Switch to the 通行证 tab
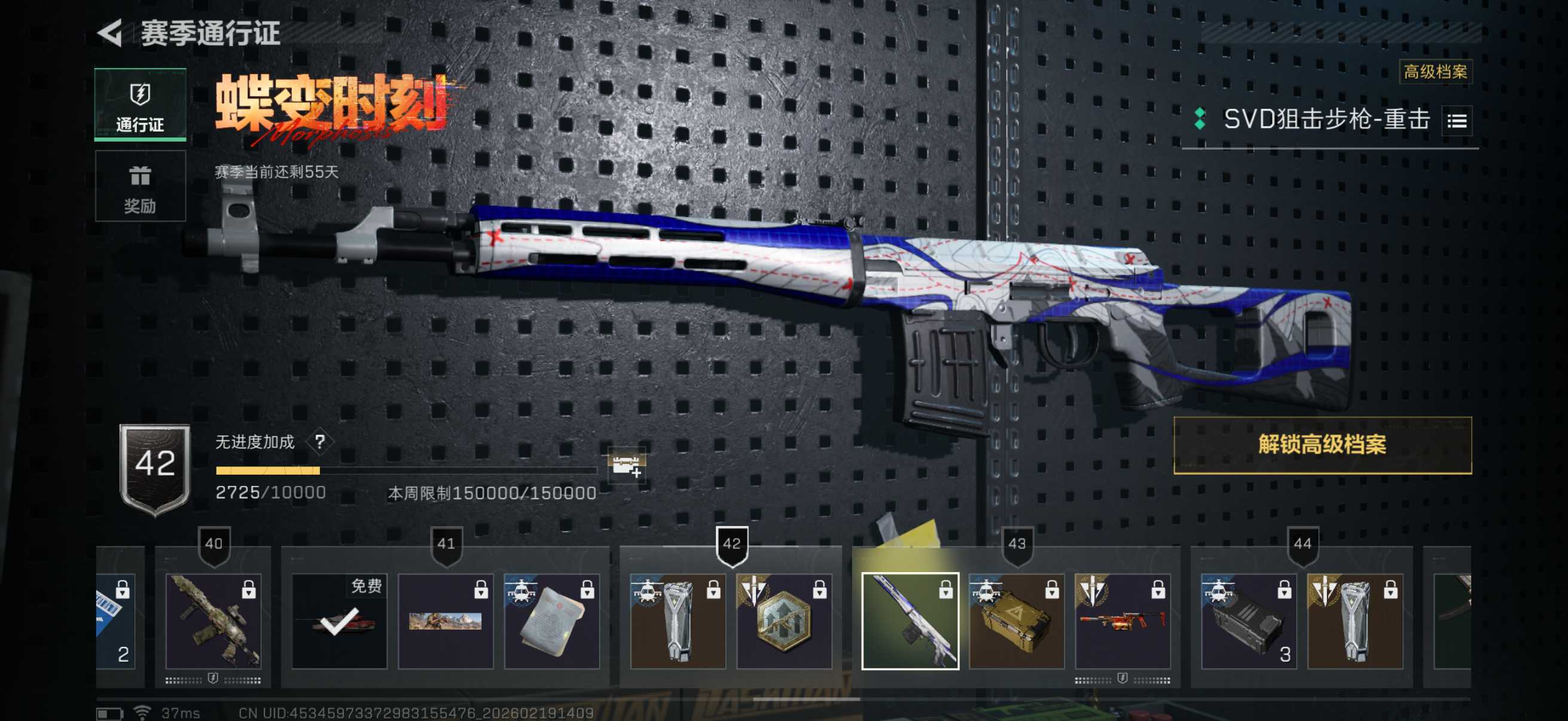This screenshot has height=721, width=1568. click(x=140, y=105)
